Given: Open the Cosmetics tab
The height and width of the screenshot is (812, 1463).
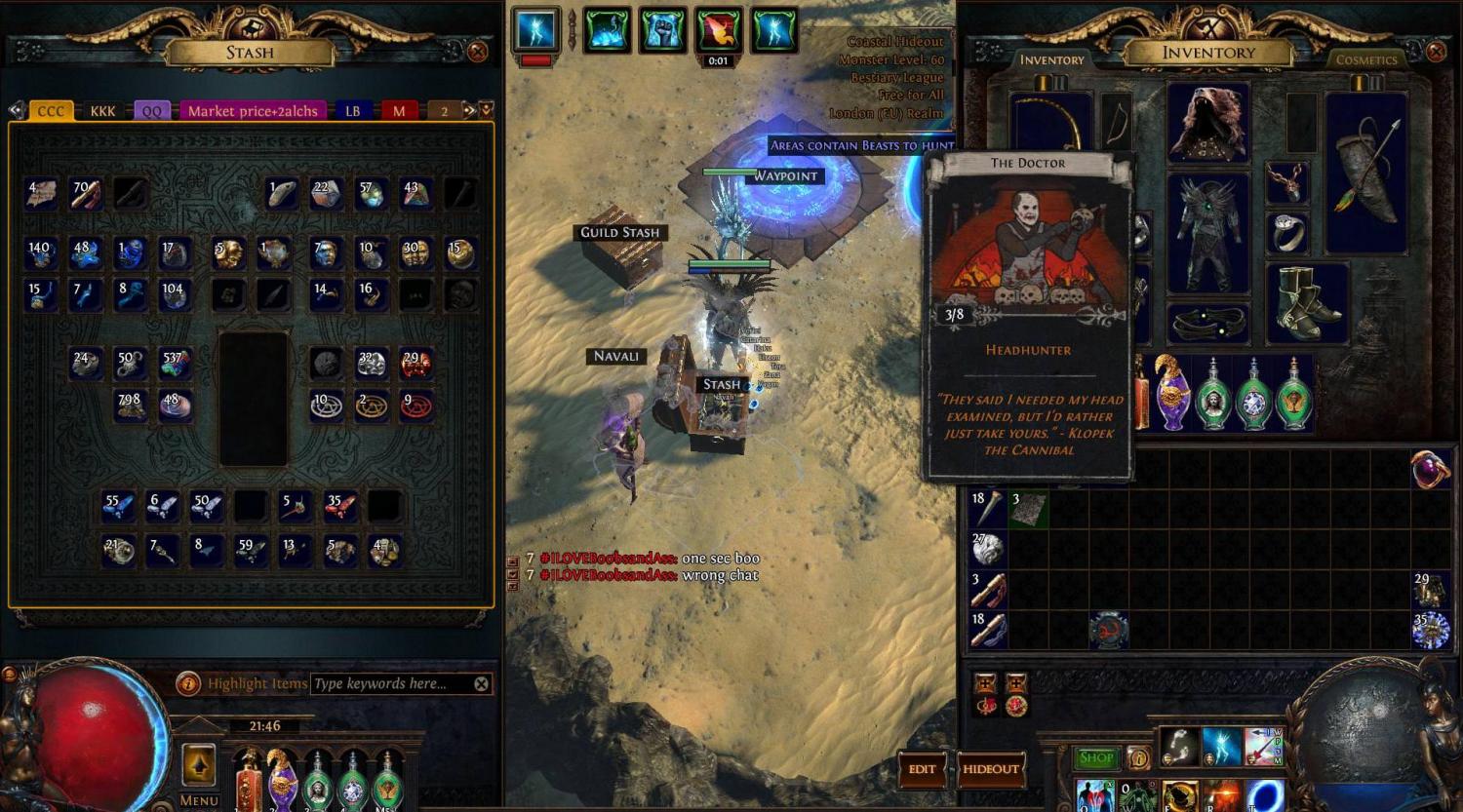Looking at the screenshot, I should [x=1366, y=60].
